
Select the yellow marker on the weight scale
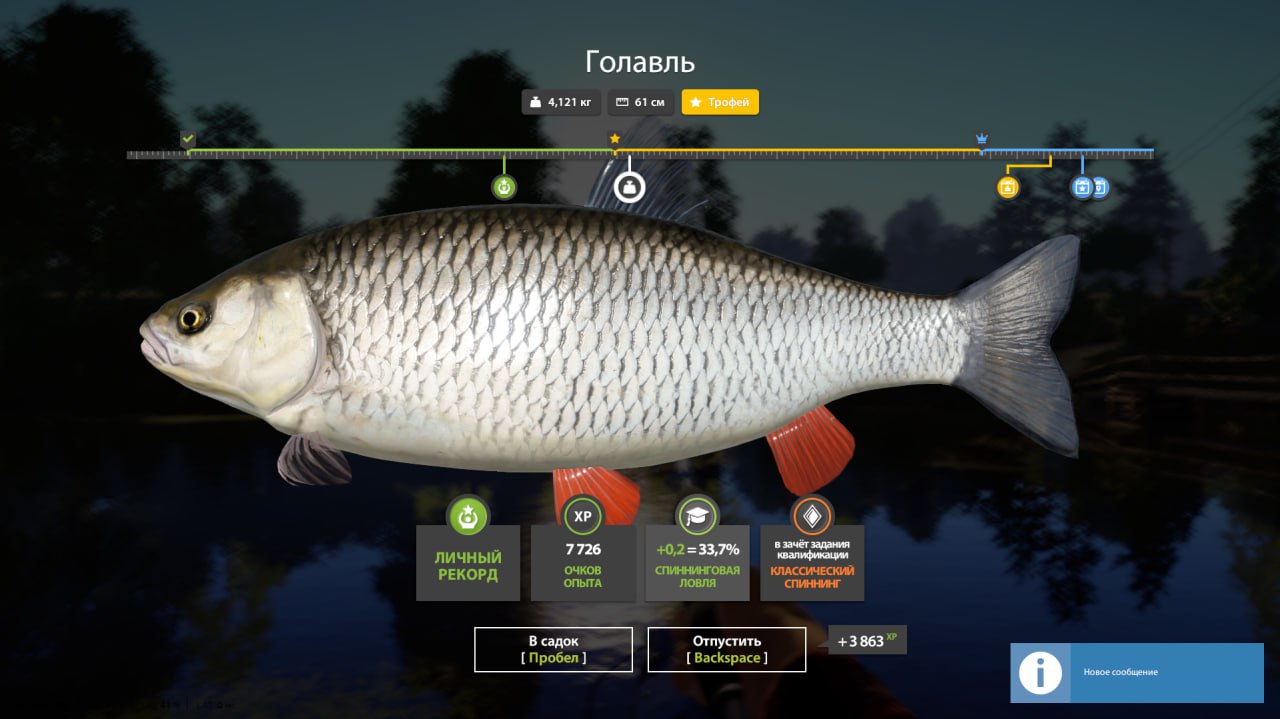click(1008, 187)
